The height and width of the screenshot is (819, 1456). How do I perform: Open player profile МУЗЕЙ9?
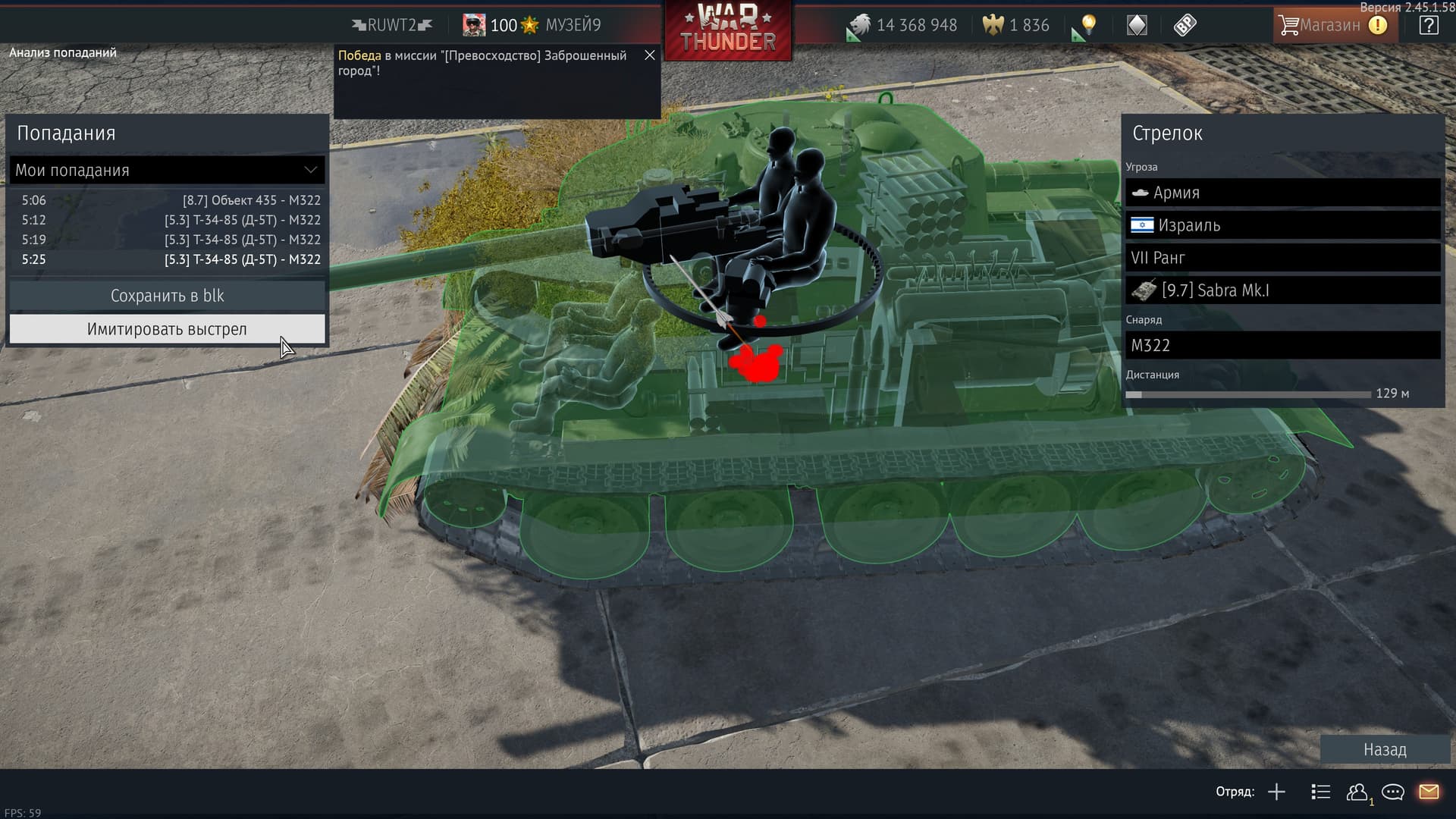573,25
